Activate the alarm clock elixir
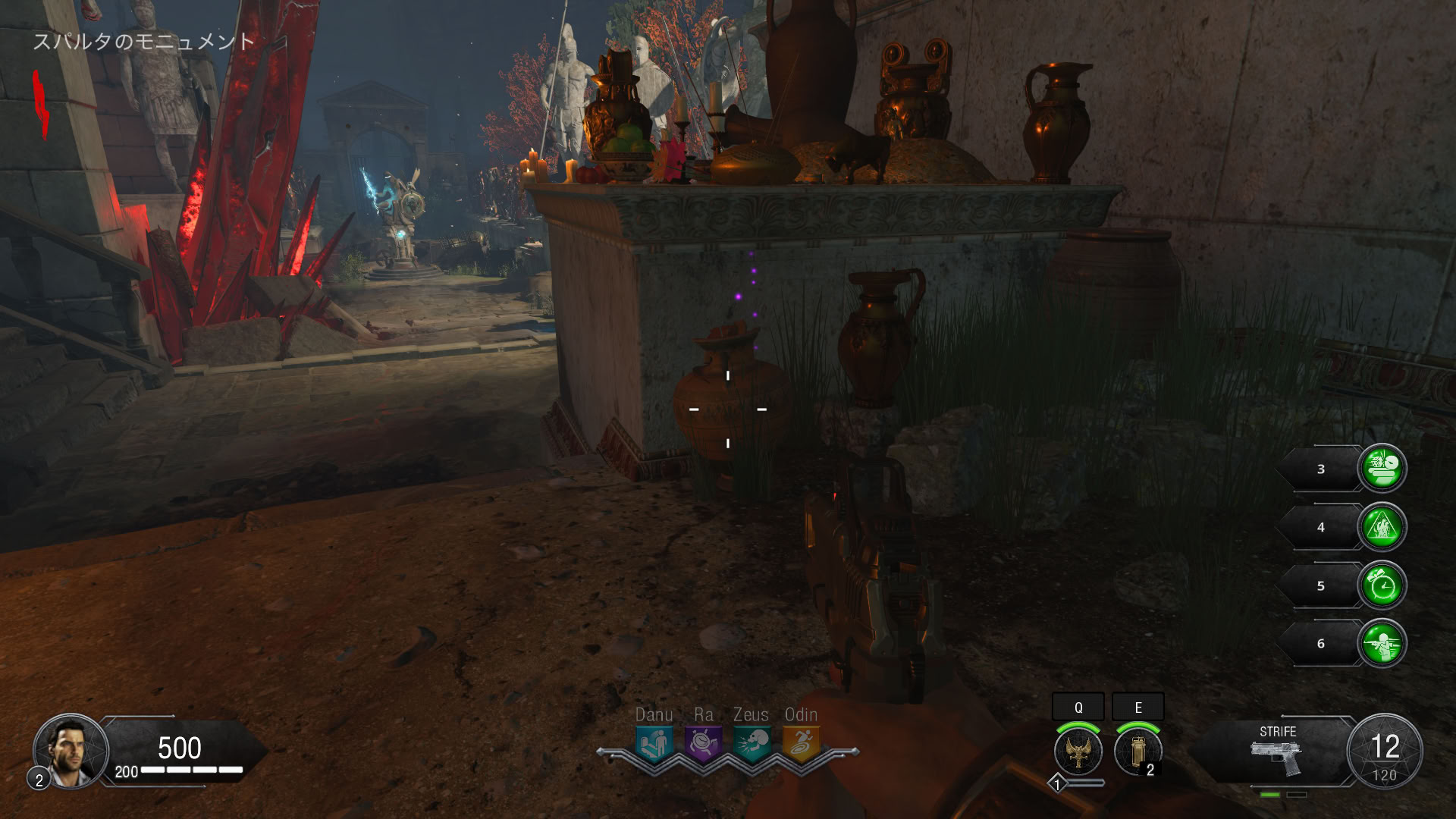Screen dimensions: 1456x819 [x=1382, y=585]
